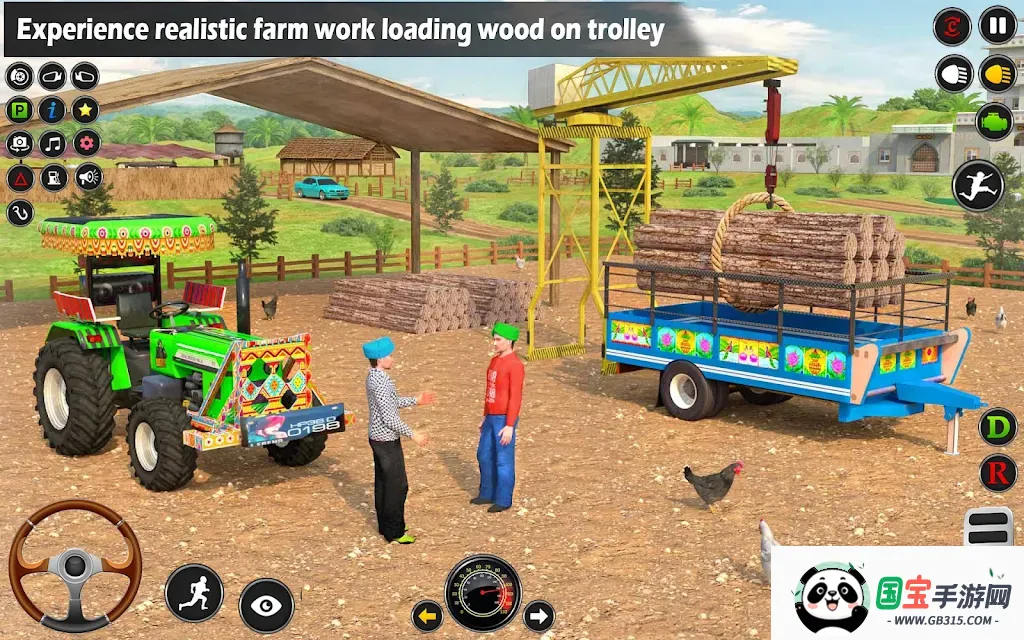Tap the red circular arrows icon

pyautogui.click(x=952, y=26)
